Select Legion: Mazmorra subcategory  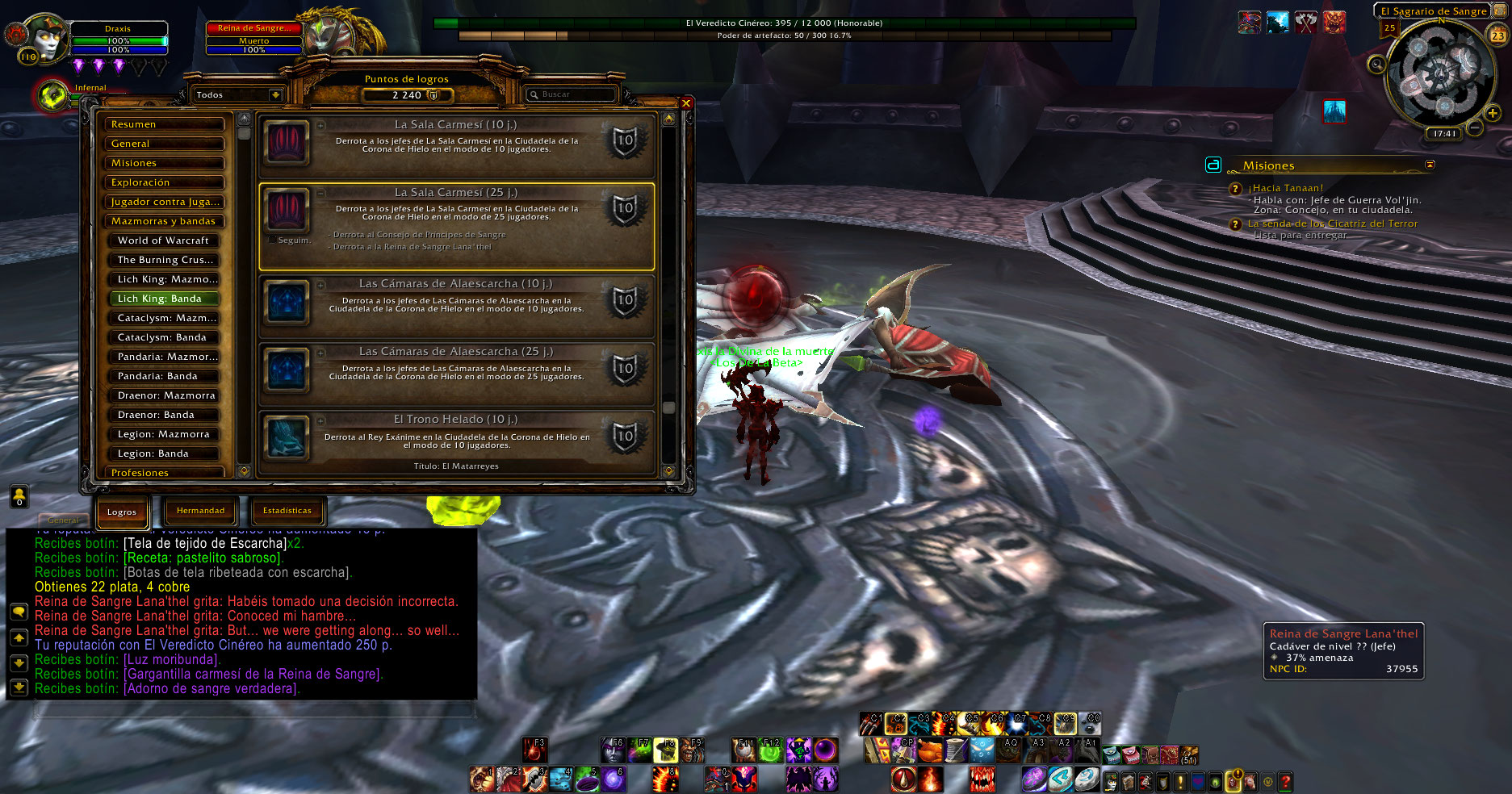[164, 434]
